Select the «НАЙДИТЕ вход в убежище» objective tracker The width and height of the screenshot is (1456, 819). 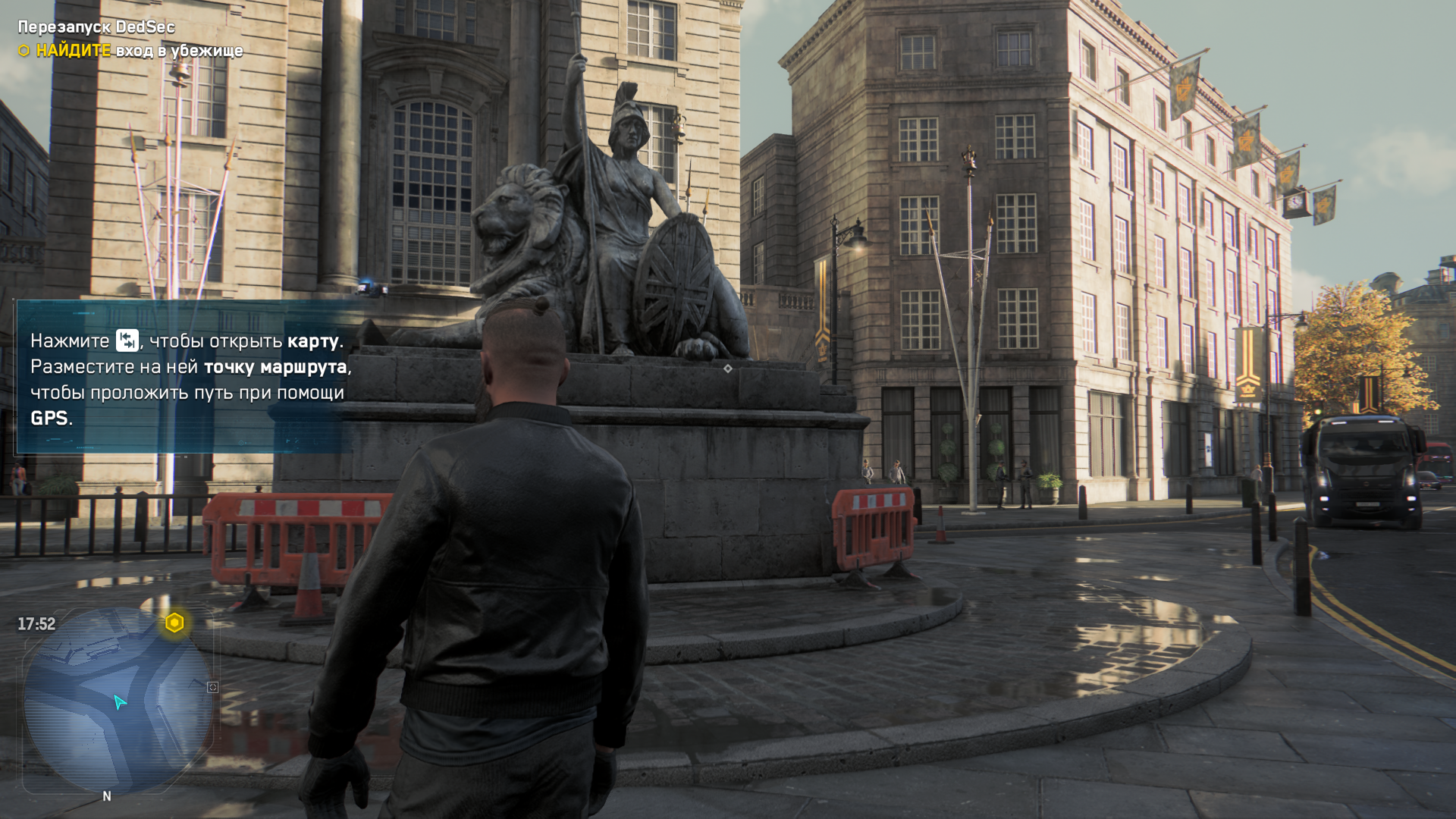coord(130,51)
